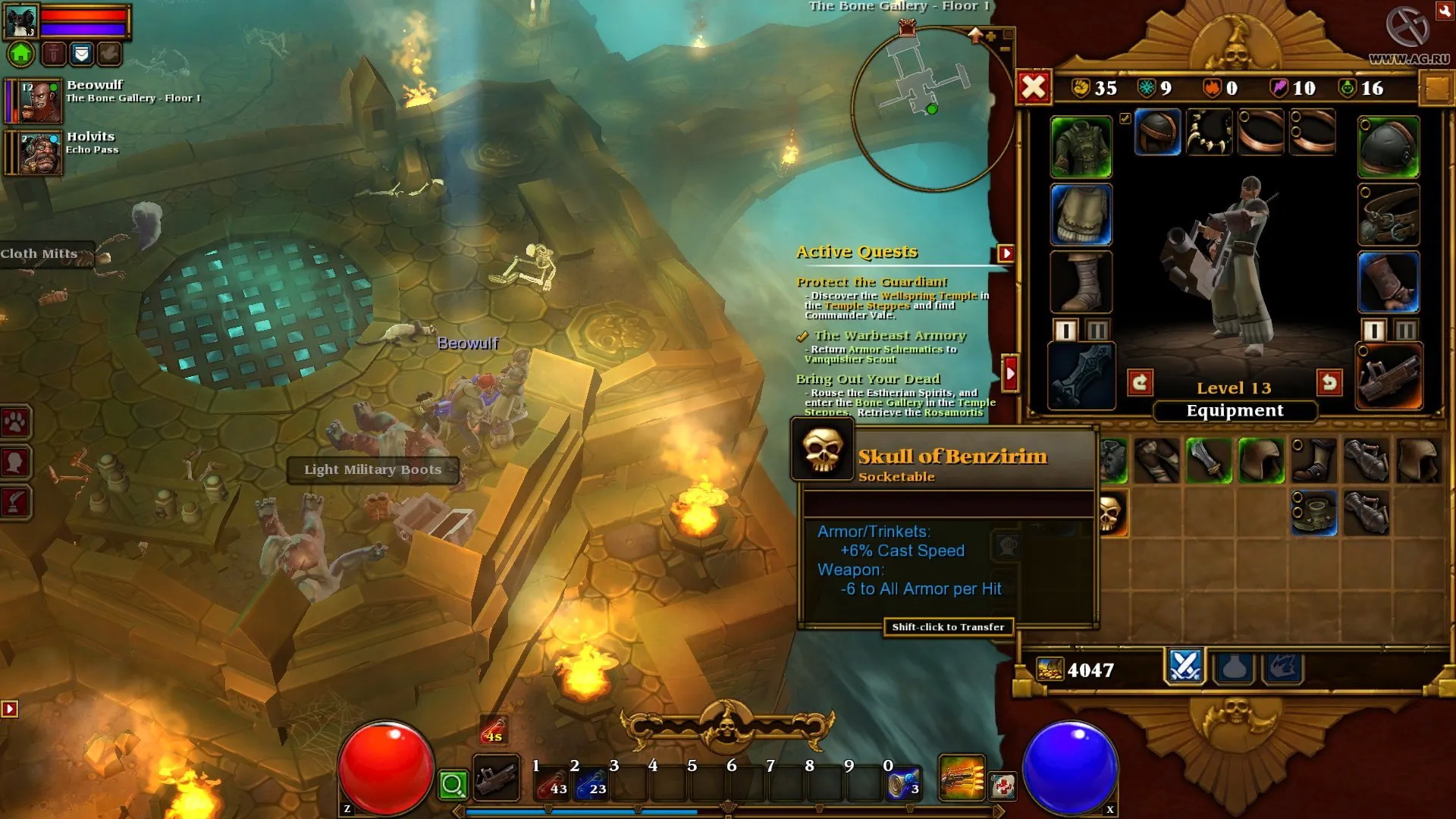The image size is (1456, 819).
Task: Select the equipped helmet slot
Action: (x=1157, y=132)
